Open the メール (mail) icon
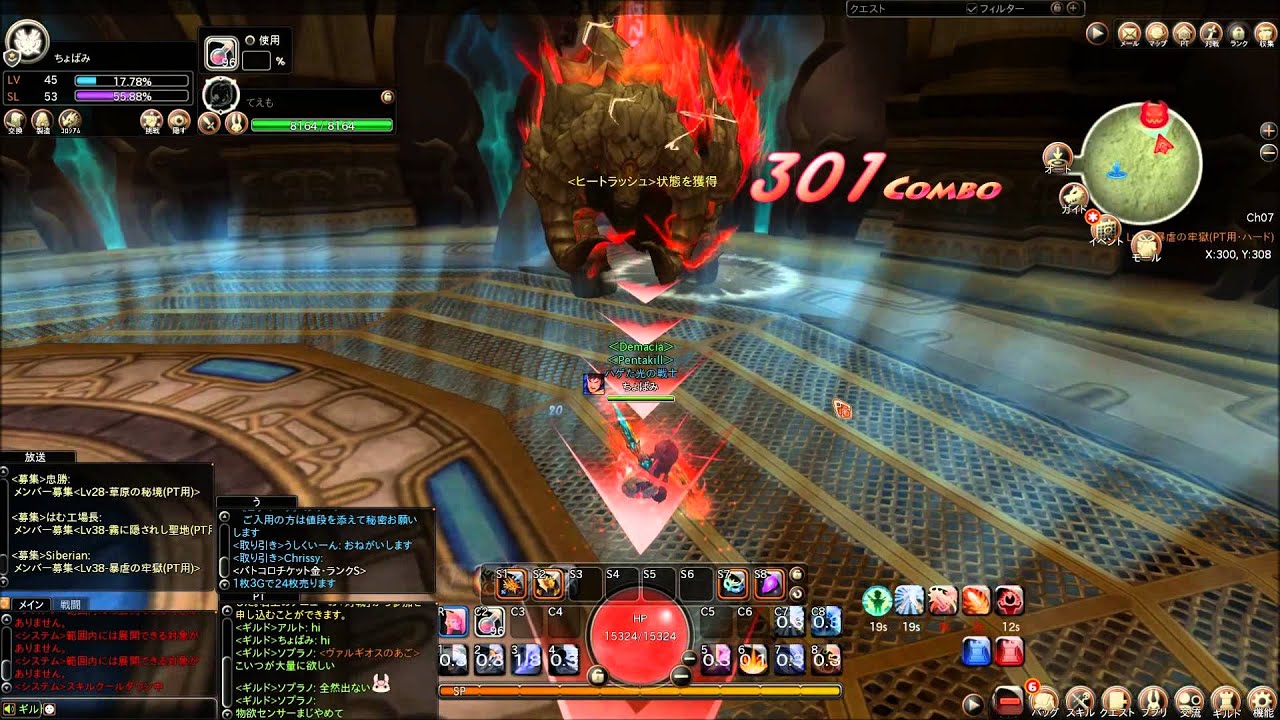This screenshot has height=720, width=1280. (x=1129, y=33)
